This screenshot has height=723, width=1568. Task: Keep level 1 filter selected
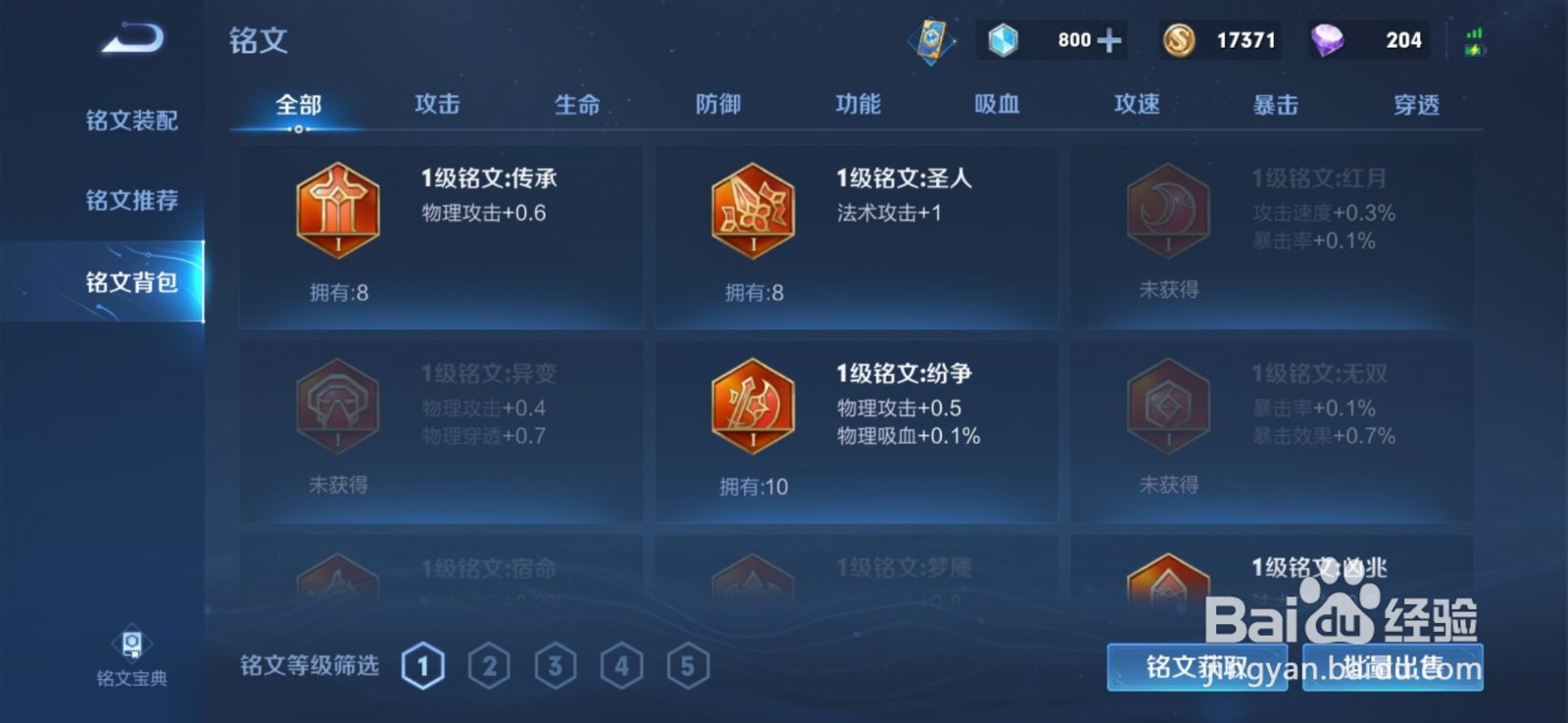click(422, 664)
